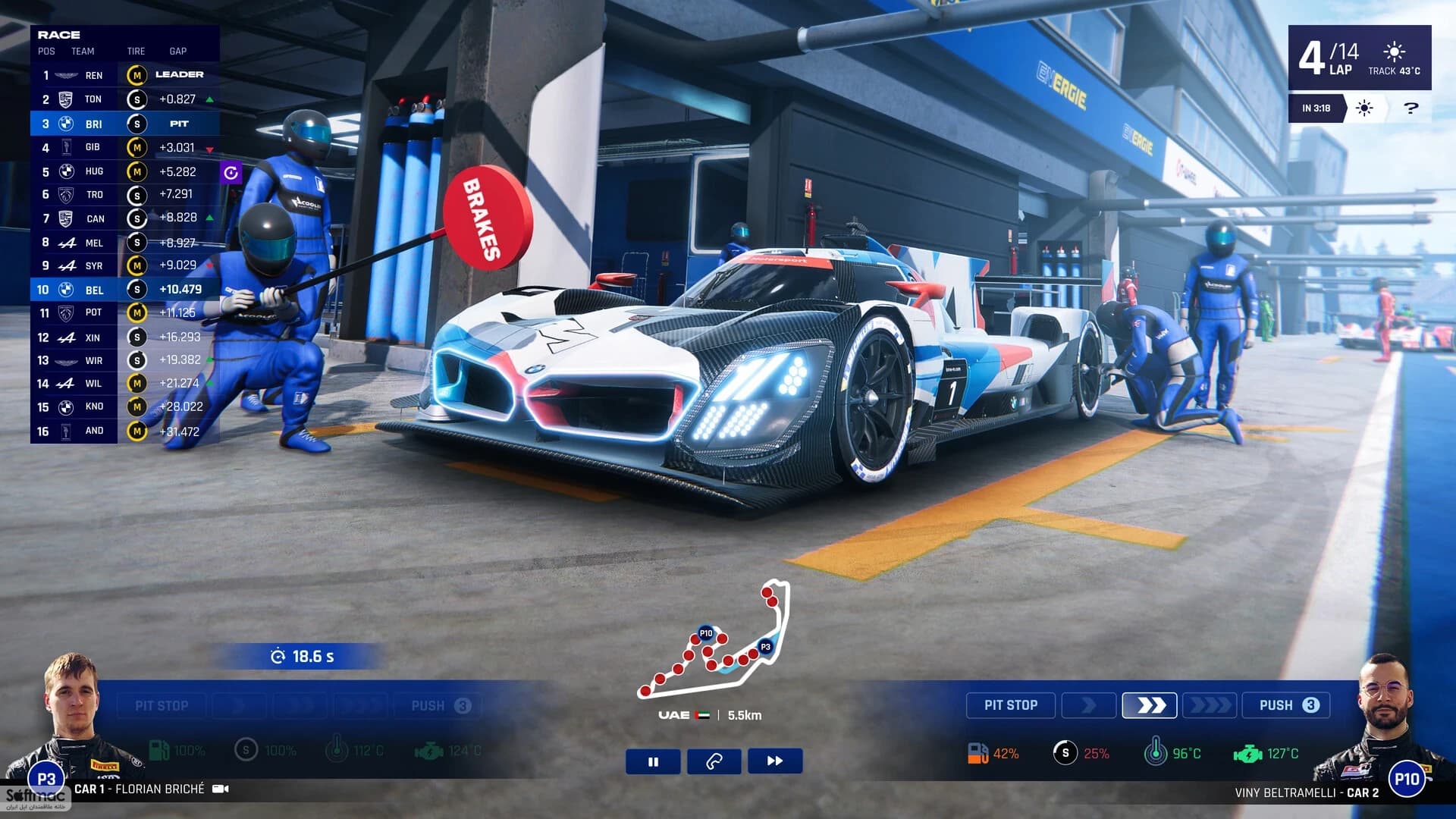
Task: Select Car 2's single-chevron slow pace
Action: (x=1088, y=705)
